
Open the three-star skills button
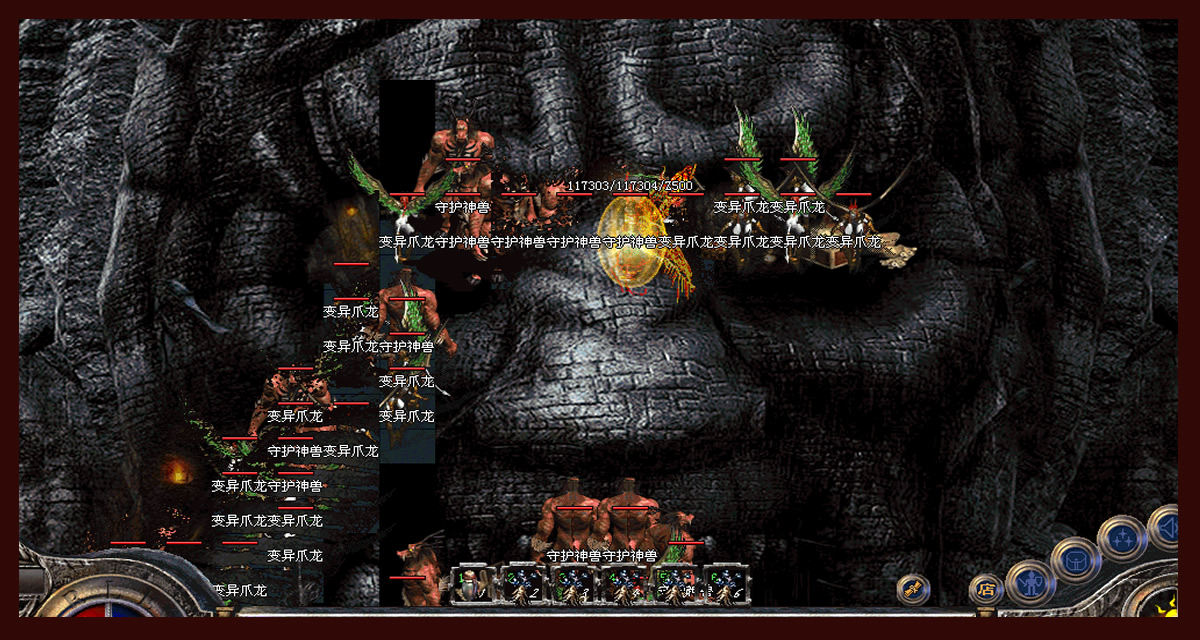[1122, 538]
